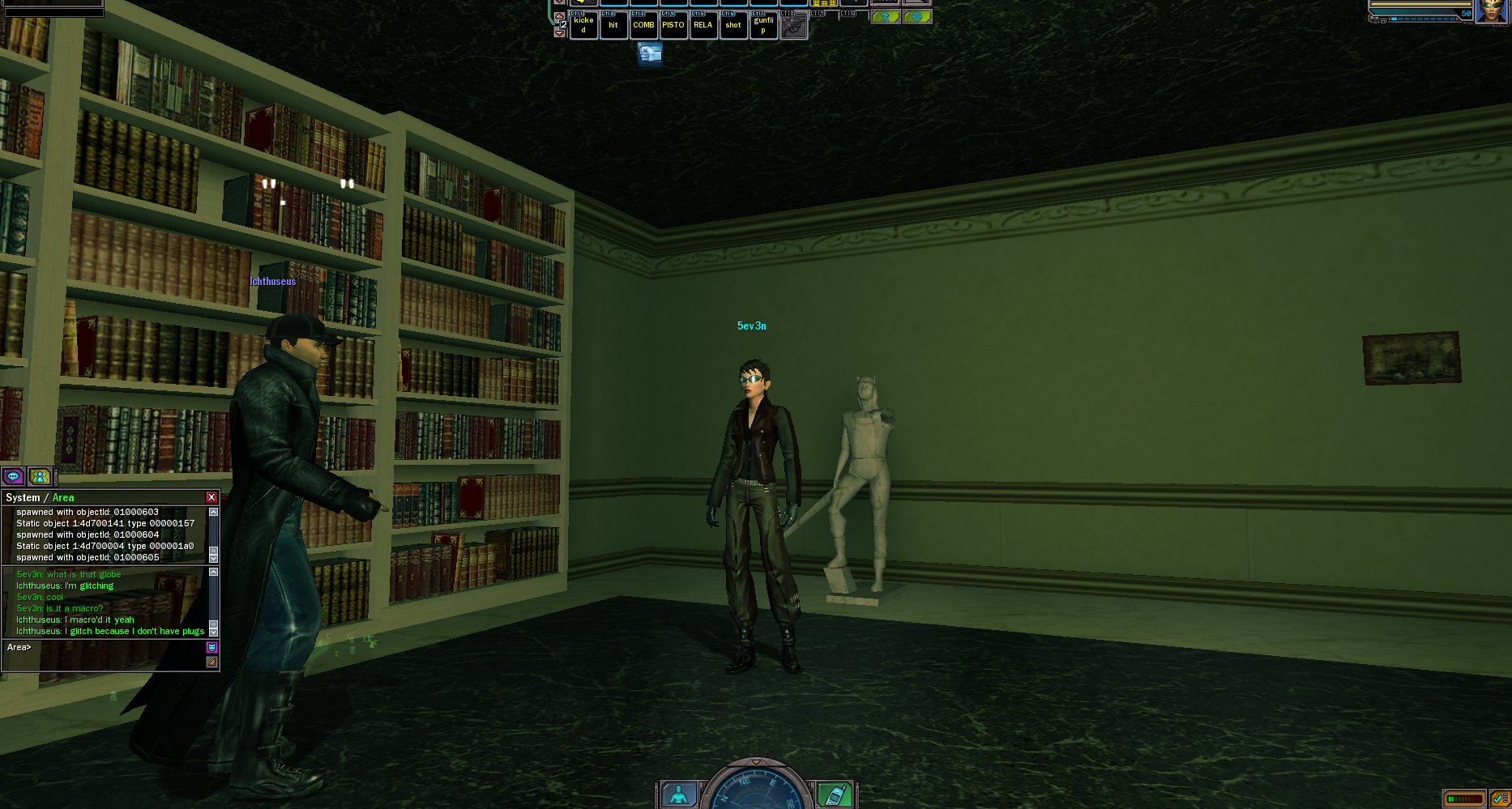Trigger the "hit" hotbar macro
The image size is (1512, 809).
click(613, 25)
